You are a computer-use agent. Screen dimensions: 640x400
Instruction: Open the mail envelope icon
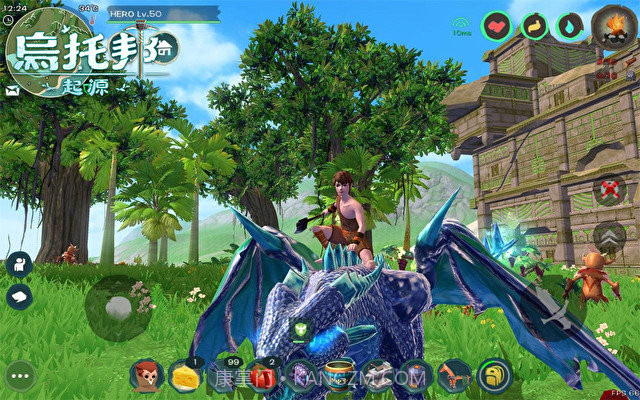pyautogui.click(x=11, y=90)
